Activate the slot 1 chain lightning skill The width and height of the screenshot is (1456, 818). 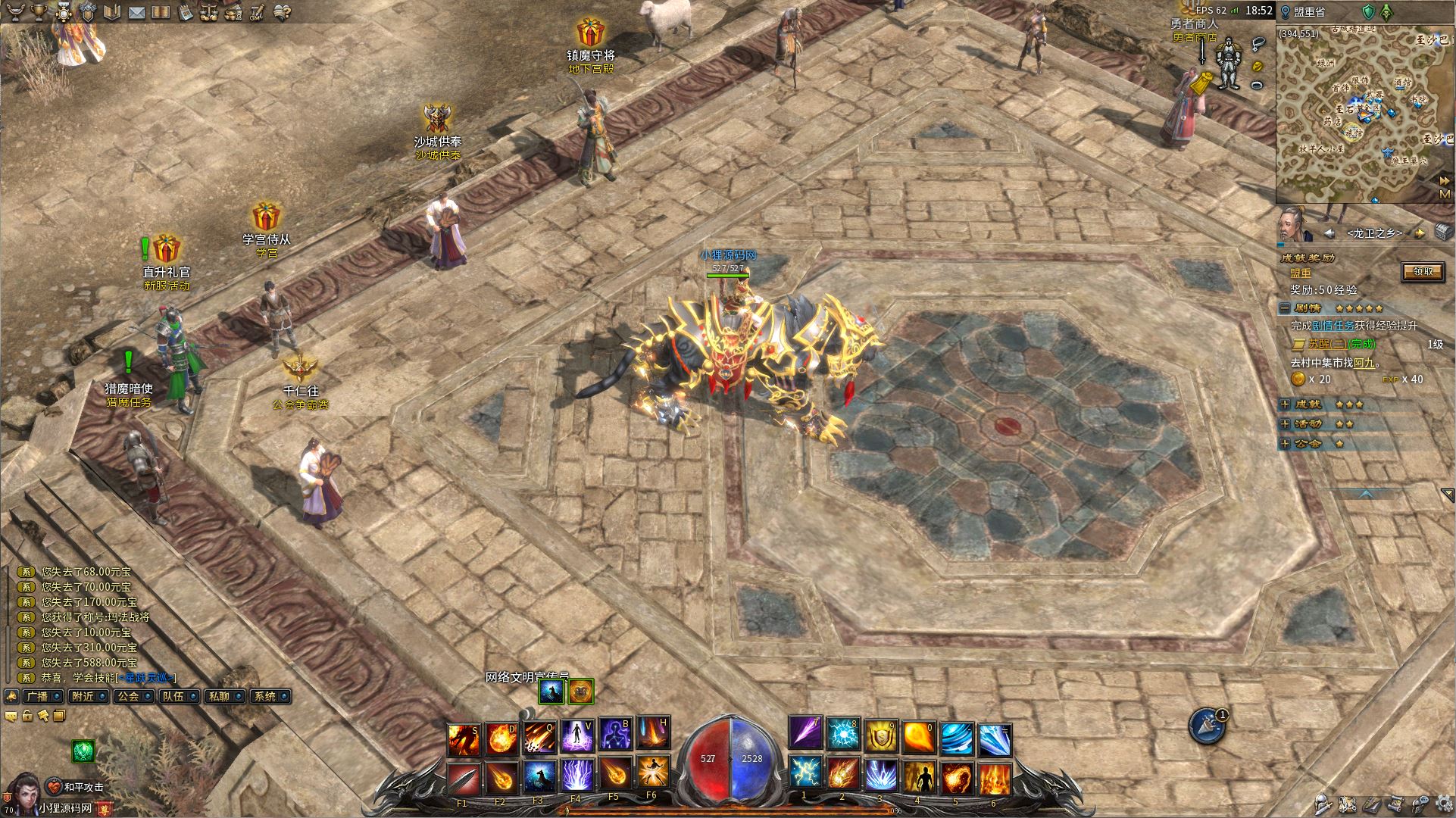pyautogui.click(x=805, y=774)
